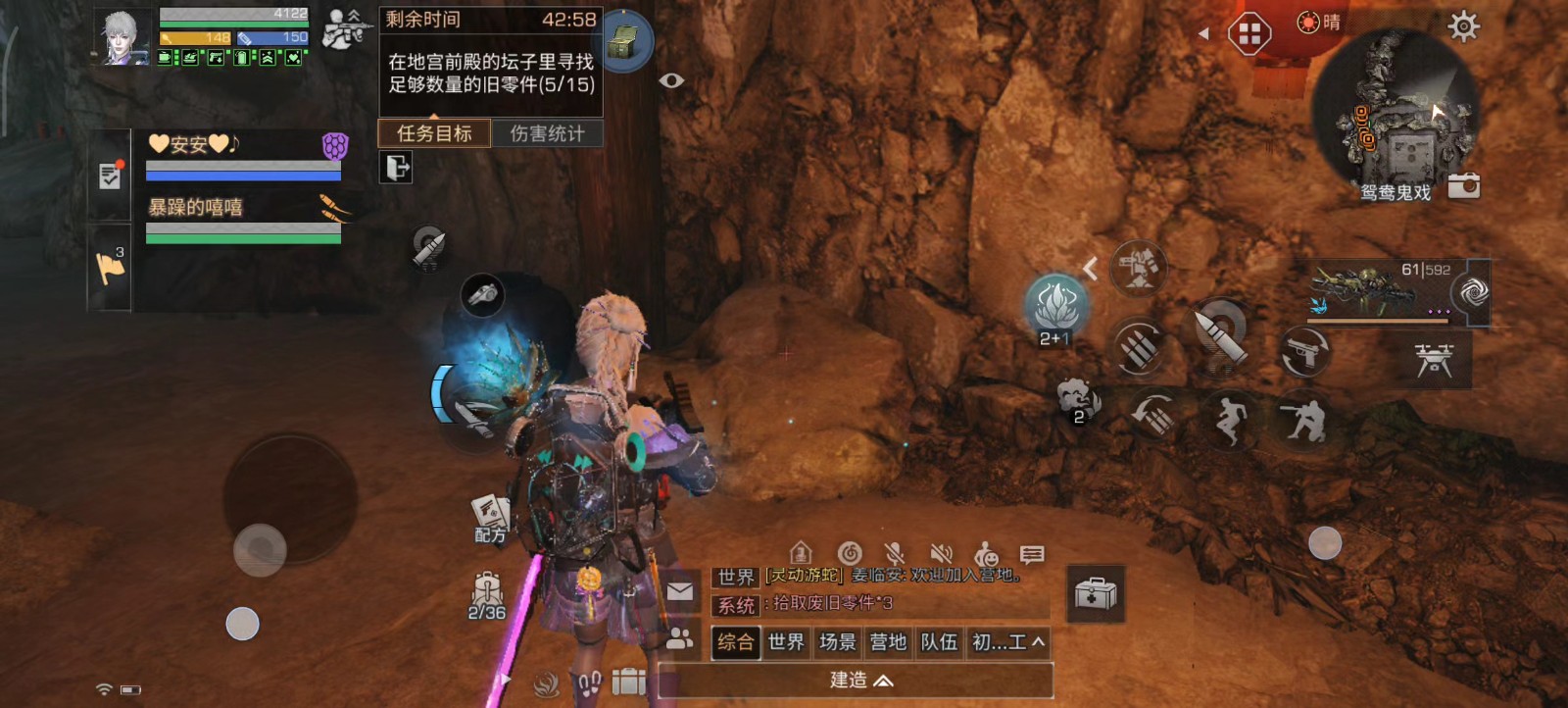Activate the drone skill button
Screen dimensions: 1568x708
tap(1434, 359)
